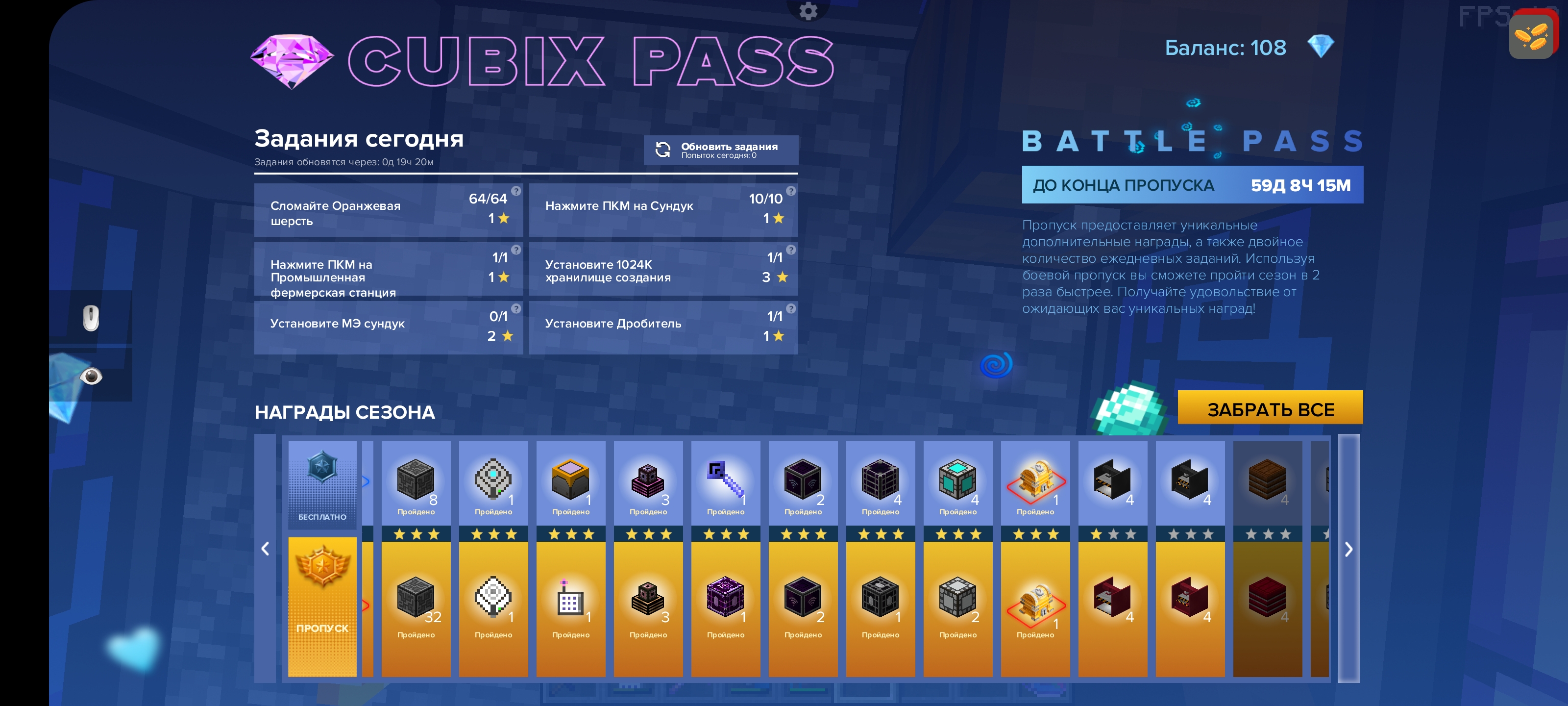Select the purple wand reward in free row
The image size is (1568, 706).
[726, 482]
